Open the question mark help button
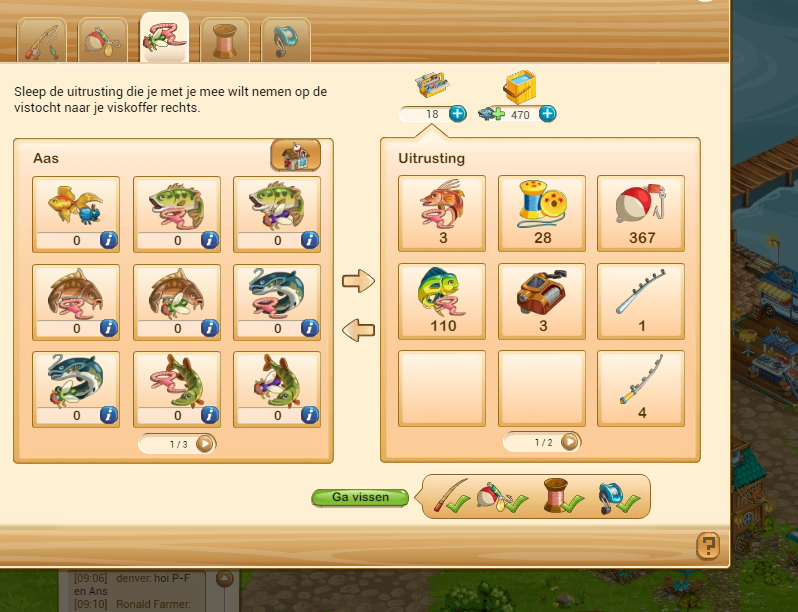This screenshot has height=612, width=798. (708, 545)
